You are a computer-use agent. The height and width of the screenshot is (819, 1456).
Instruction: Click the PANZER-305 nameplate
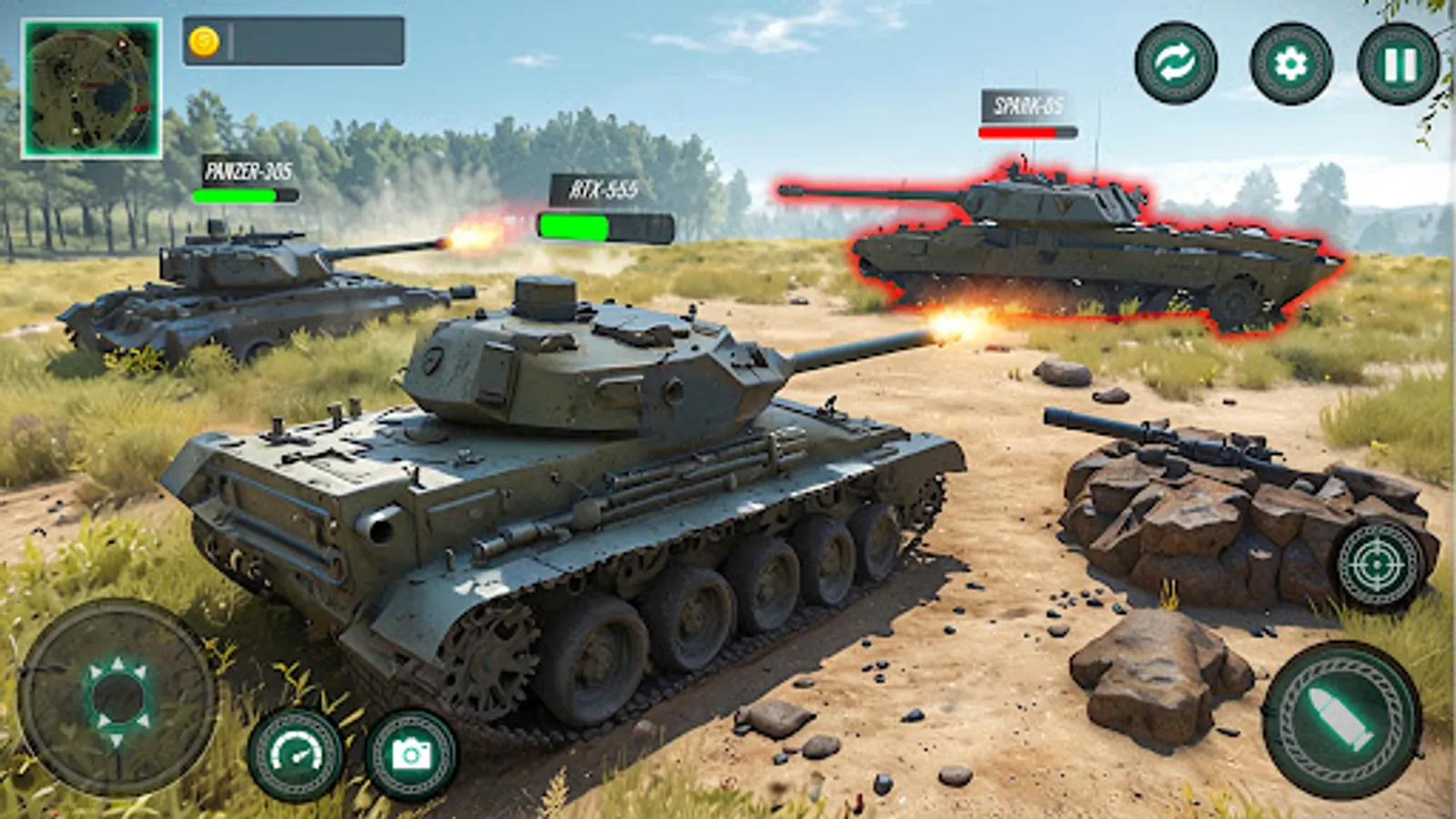point(246,169)
